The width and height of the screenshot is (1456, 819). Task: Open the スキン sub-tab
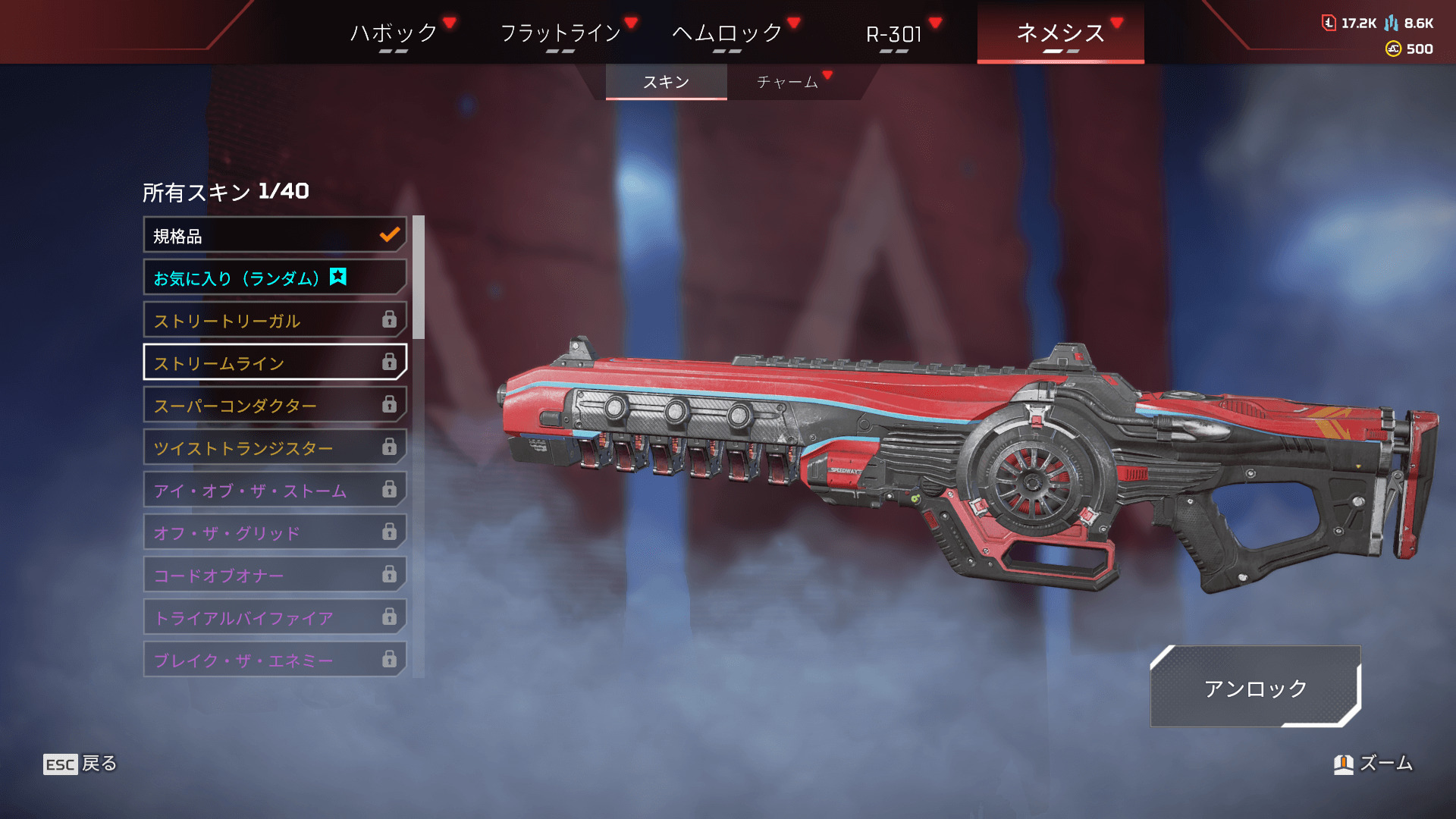point(666,82)
